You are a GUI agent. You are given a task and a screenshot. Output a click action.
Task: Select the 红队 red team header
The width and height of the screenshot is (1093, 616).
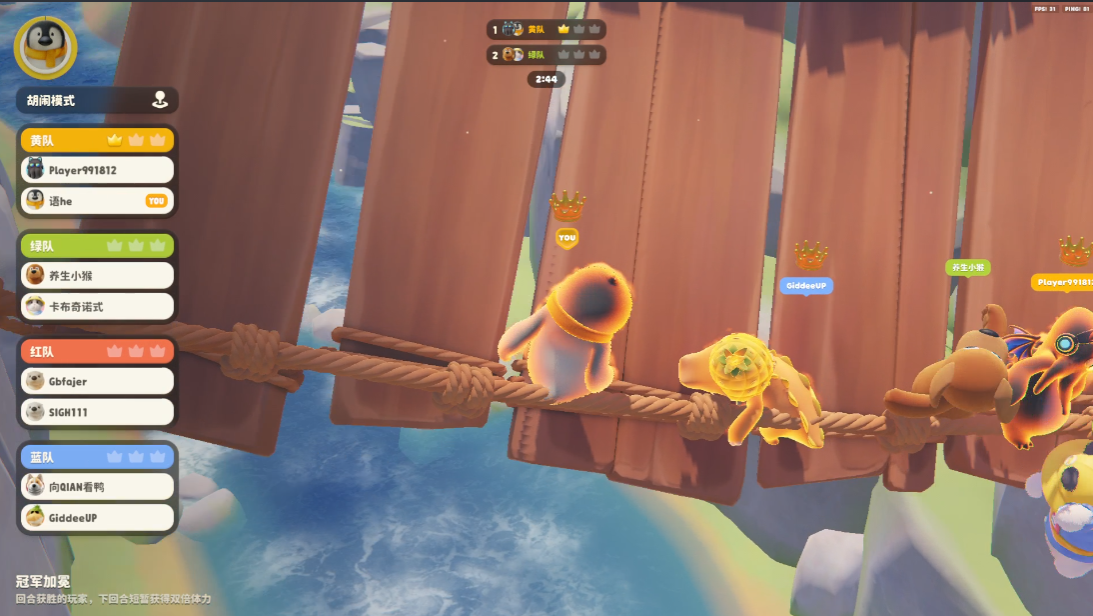pos(97,351)
